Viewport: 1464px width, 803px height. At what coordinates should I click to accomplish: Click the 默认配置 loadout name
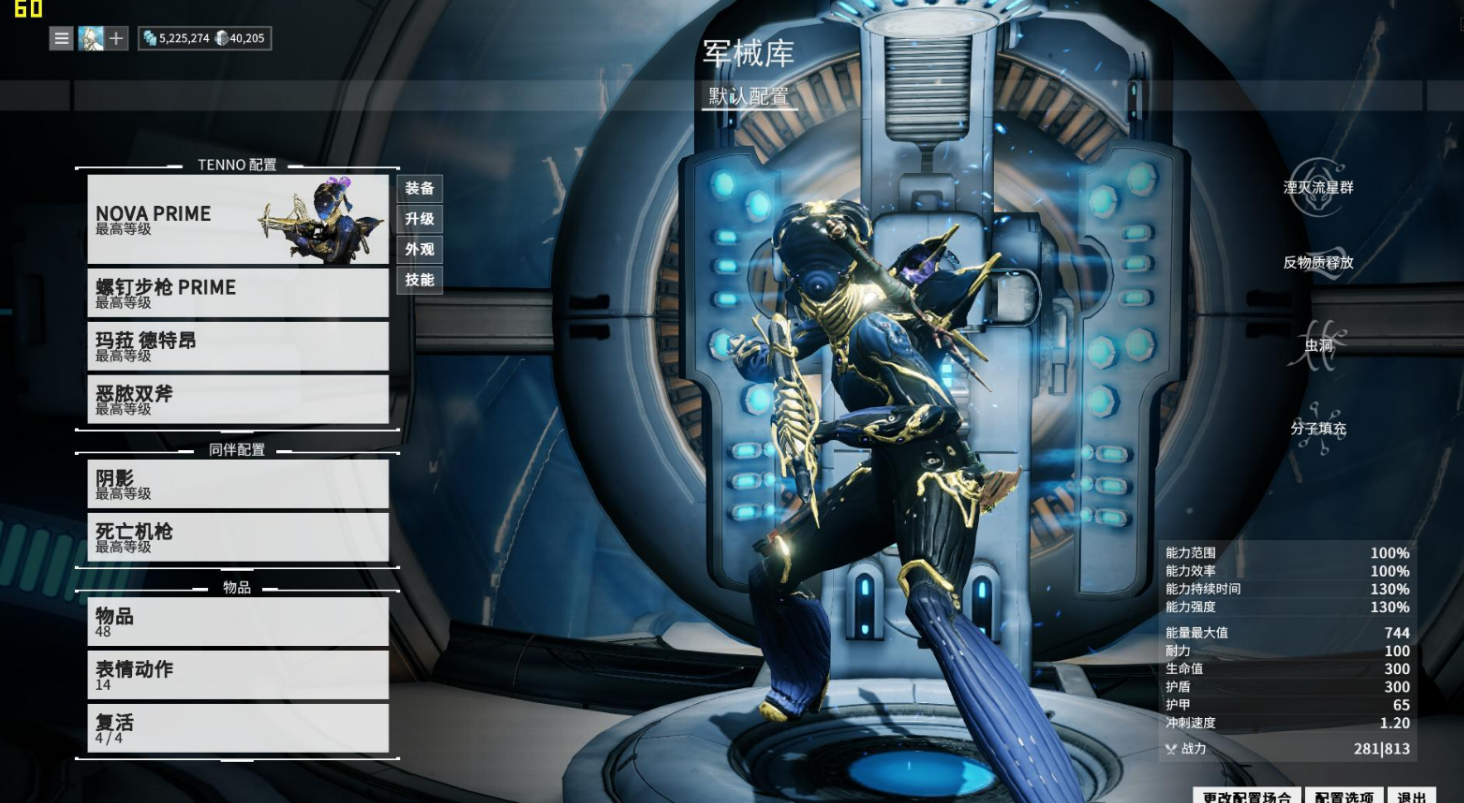(x=749, y=97)
